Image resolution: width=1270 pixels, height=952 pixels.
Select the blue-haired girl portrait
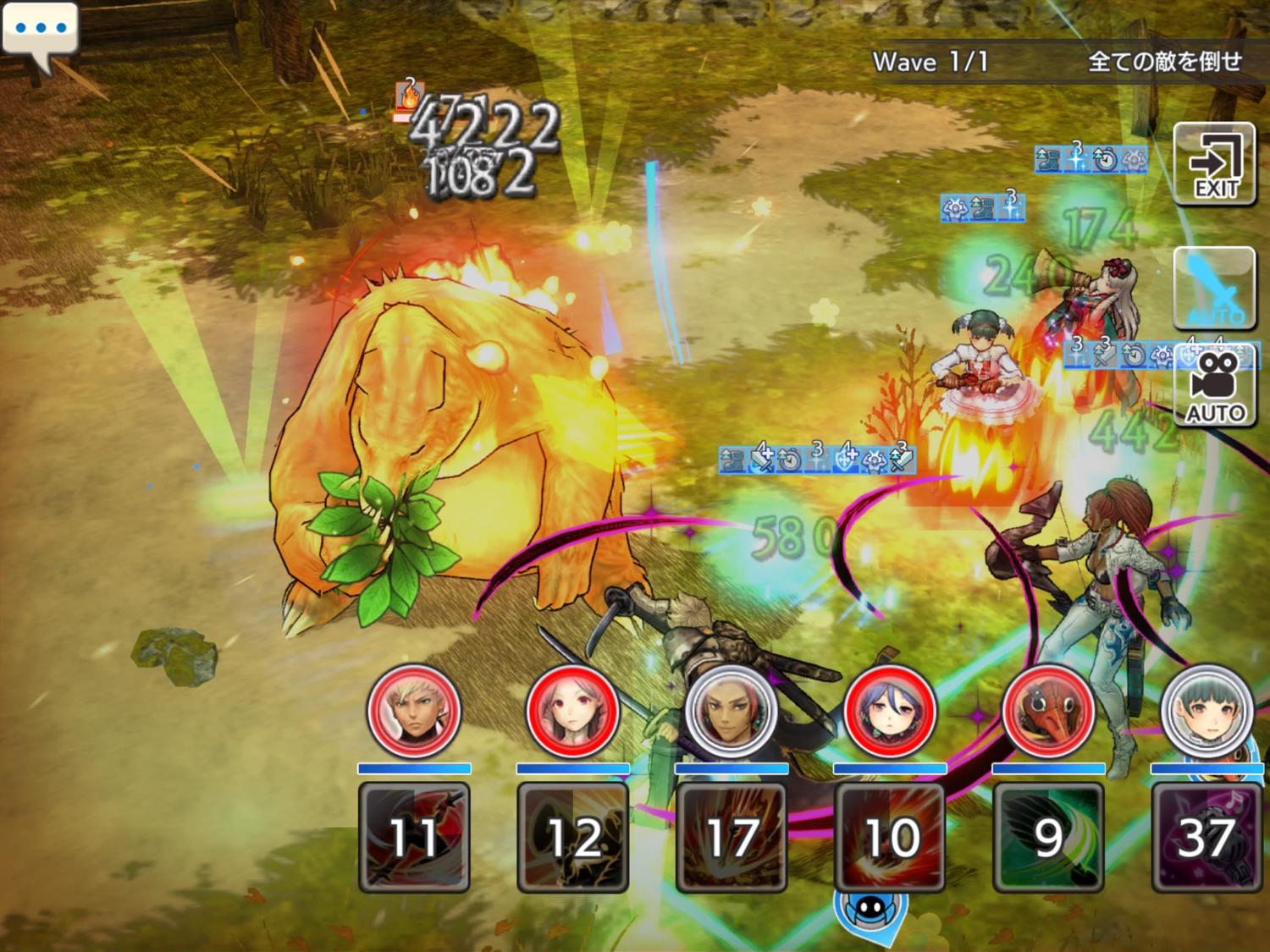tap(890, 710)
